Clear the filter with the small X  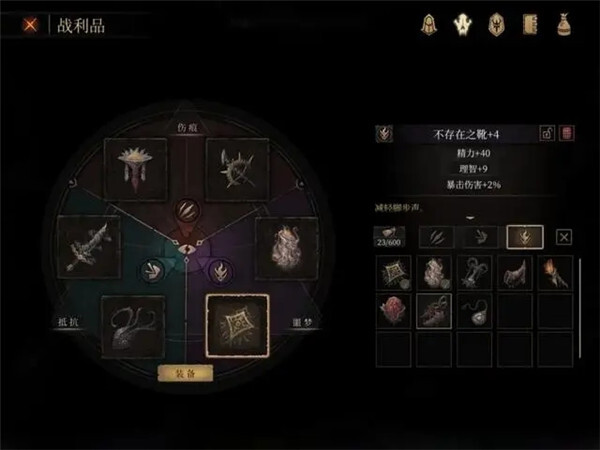click(563, 237)
